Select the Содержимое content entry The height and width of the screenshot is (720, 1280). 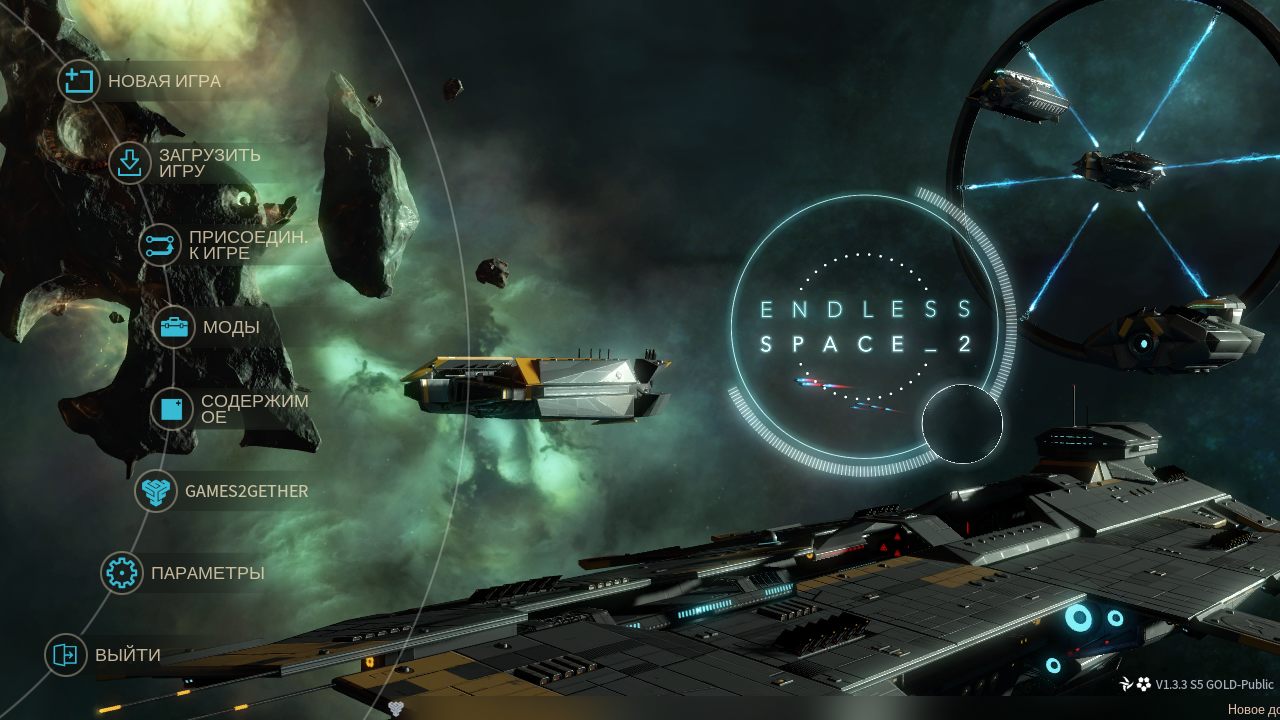coord(240,409)
